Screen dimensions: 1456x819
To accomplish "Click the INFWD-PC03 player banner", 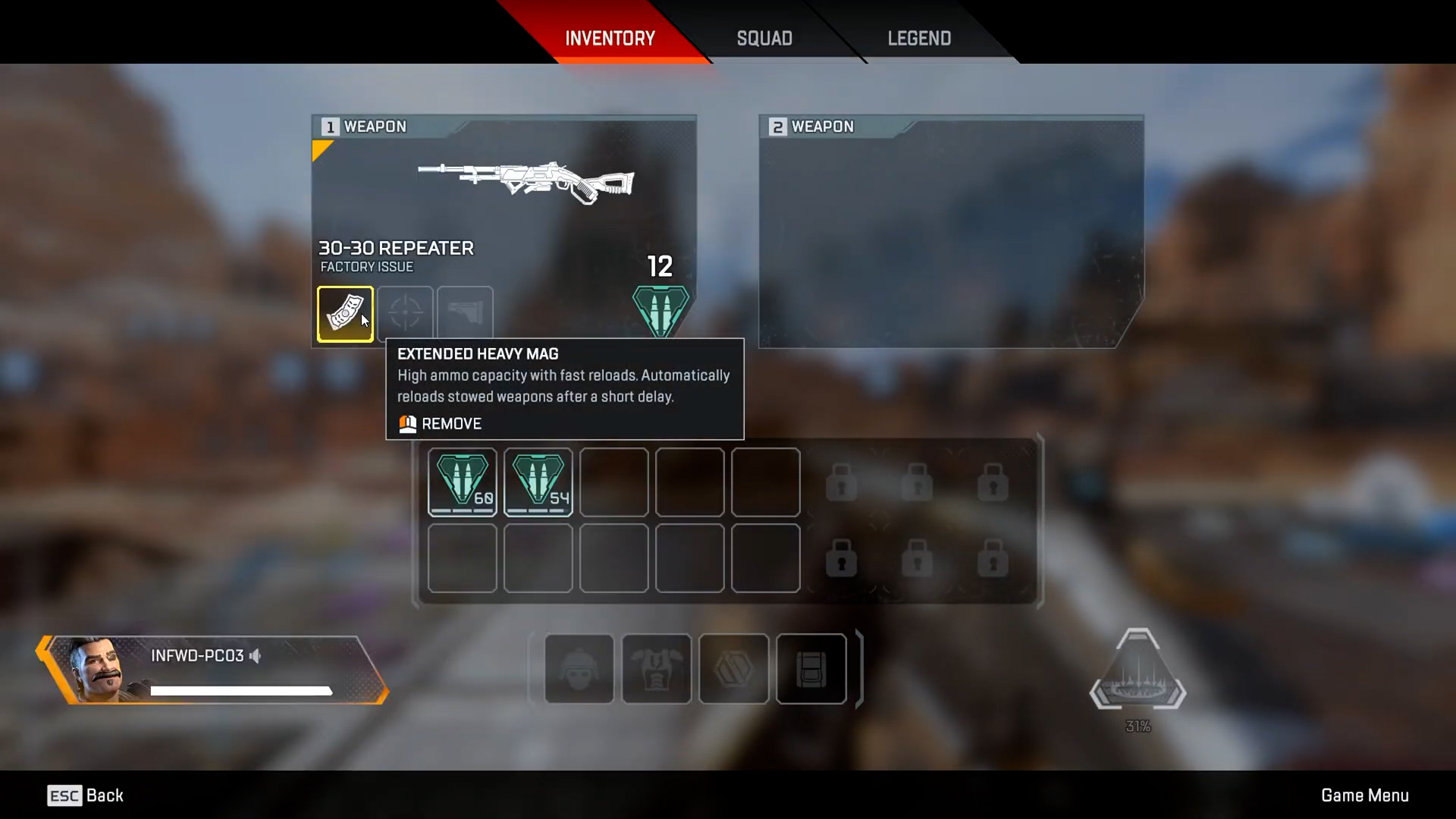I will 212,670.
